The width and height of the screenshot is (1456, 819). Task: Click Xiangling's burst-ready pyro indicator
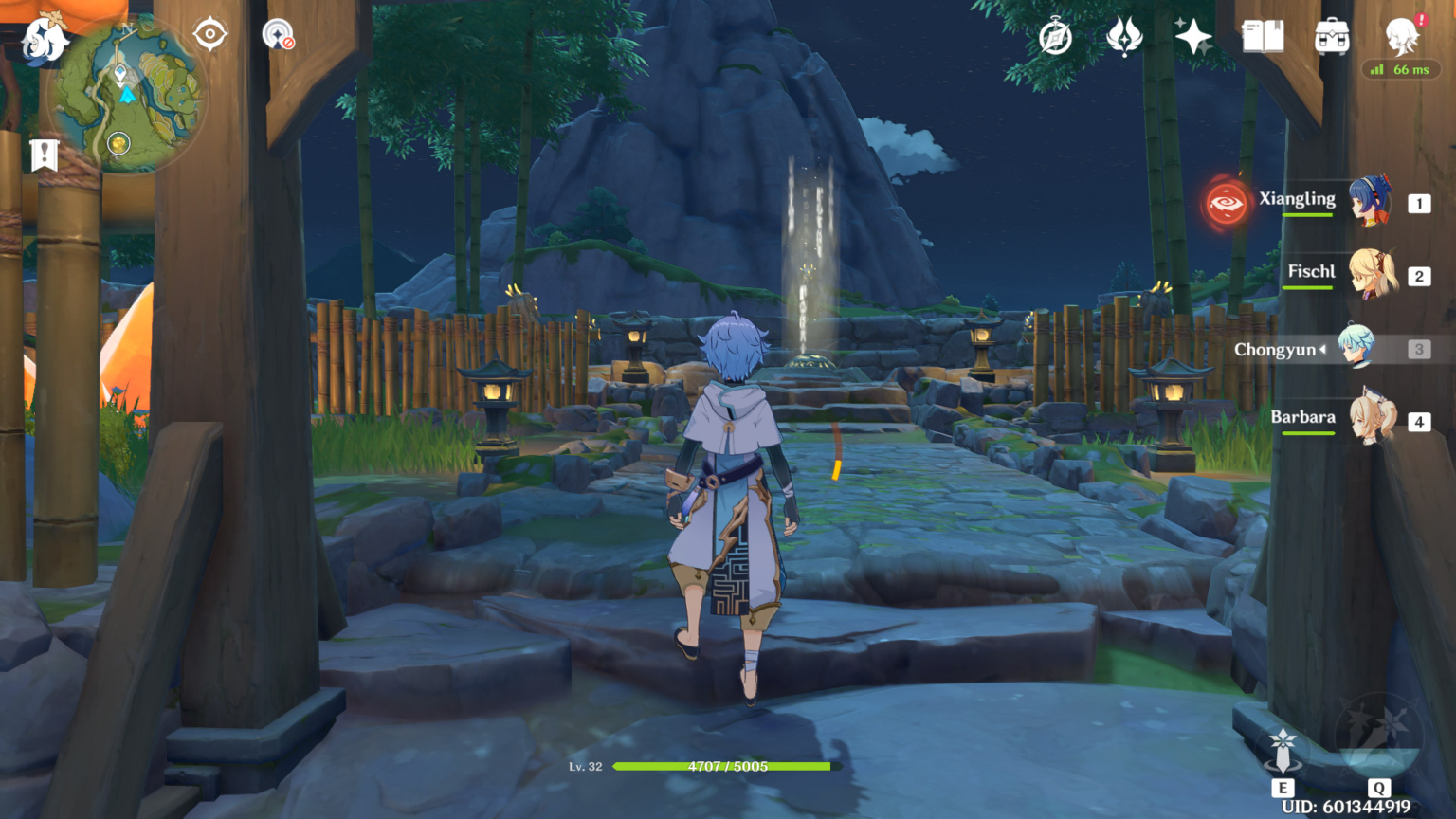pos(1226,203)
